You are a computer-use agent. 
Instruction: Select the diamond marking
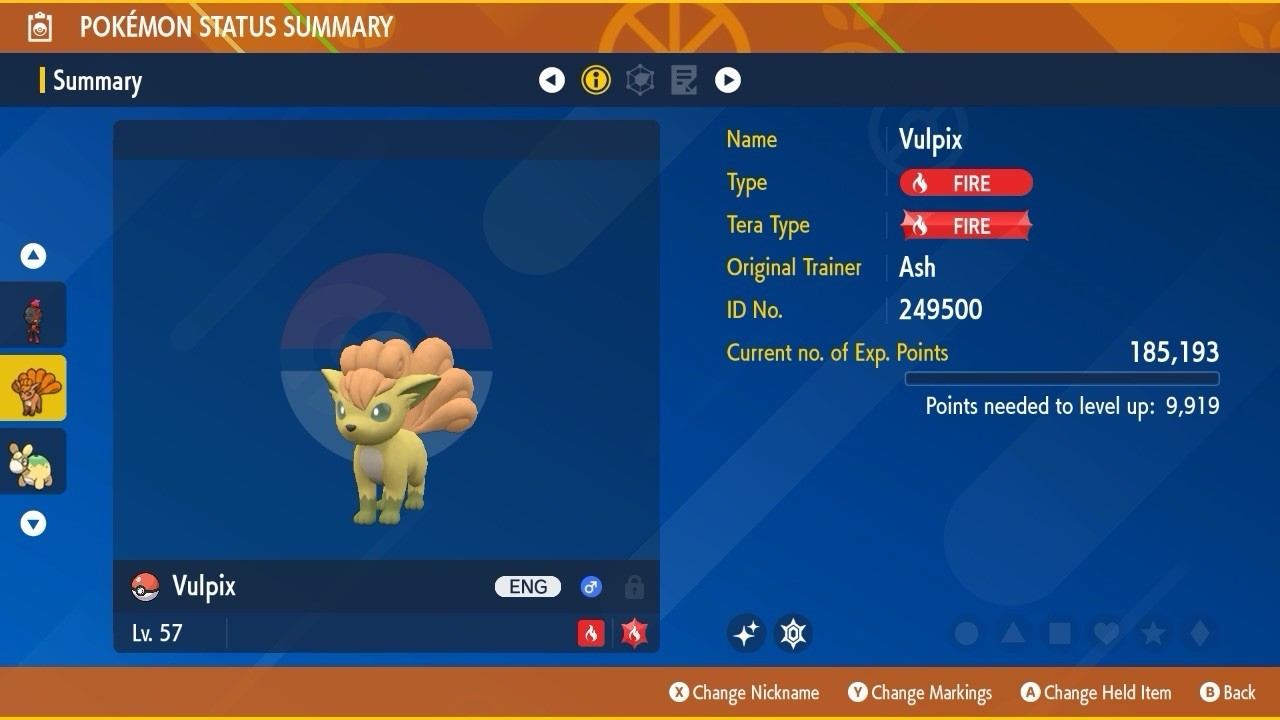(1200, 633)
